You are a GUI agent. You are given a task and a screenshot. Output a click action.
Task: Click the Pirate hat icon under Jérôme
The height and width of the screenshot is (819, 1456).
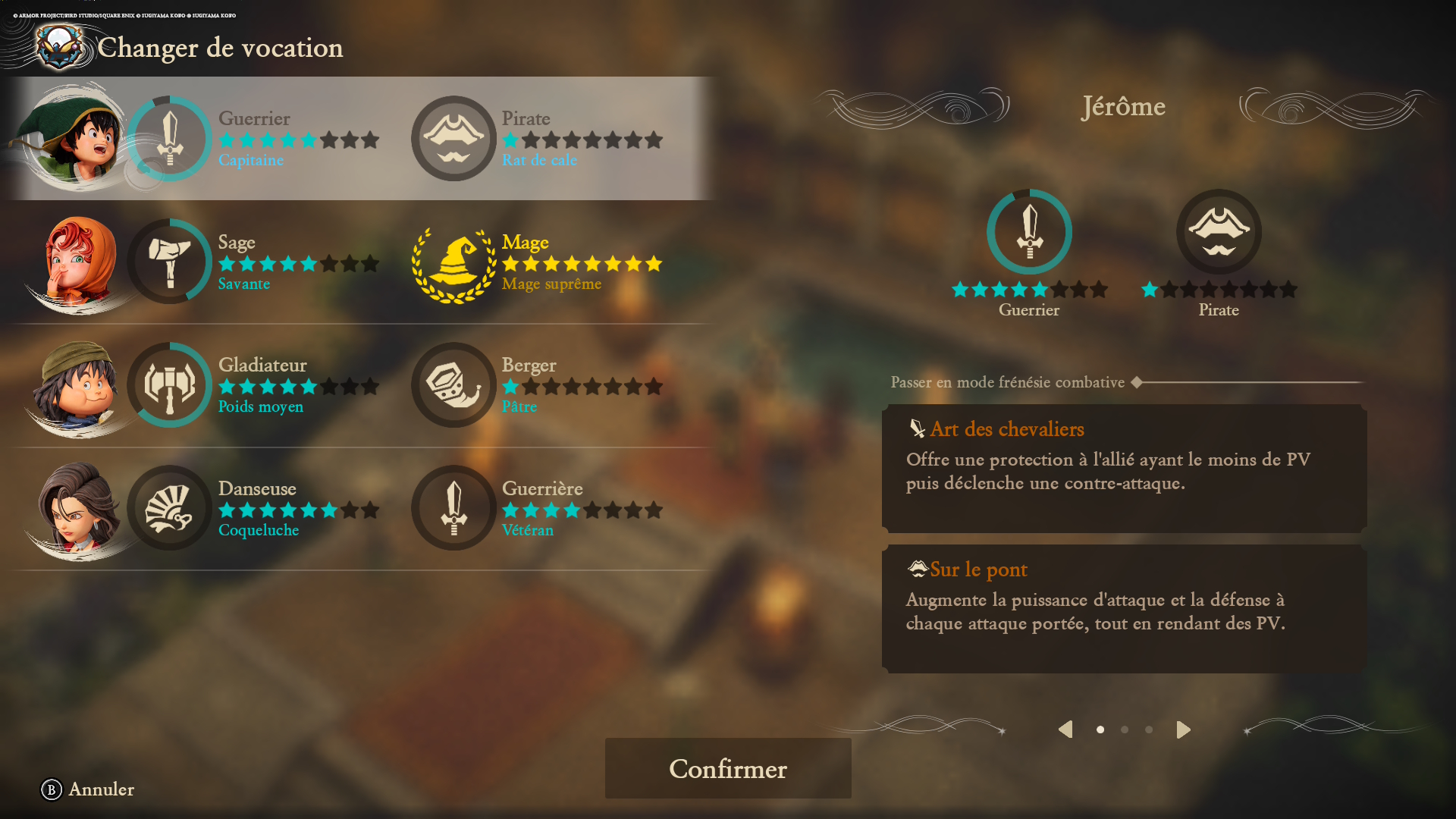pos(1219,232)
